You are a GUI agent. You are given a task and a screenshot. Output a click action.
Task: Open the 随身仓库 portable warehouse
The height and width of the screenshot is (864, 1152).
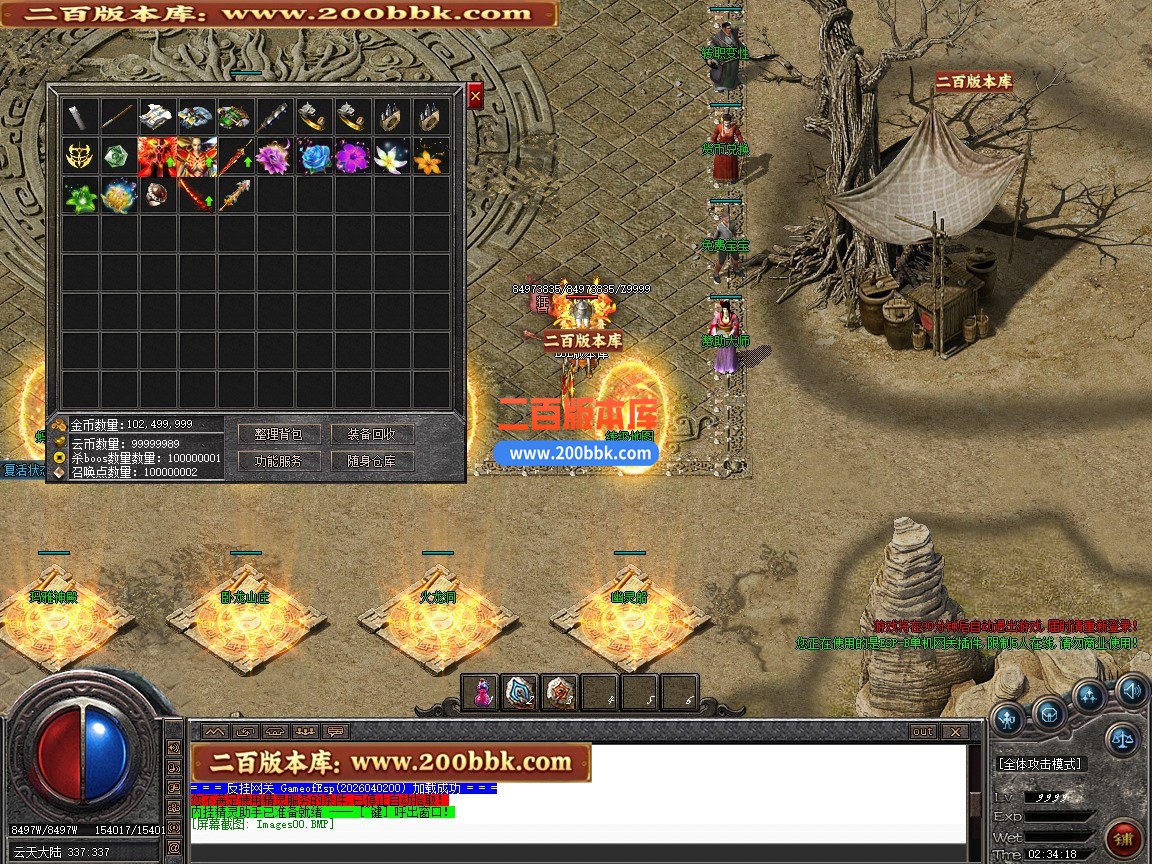[x=372, y=461]
